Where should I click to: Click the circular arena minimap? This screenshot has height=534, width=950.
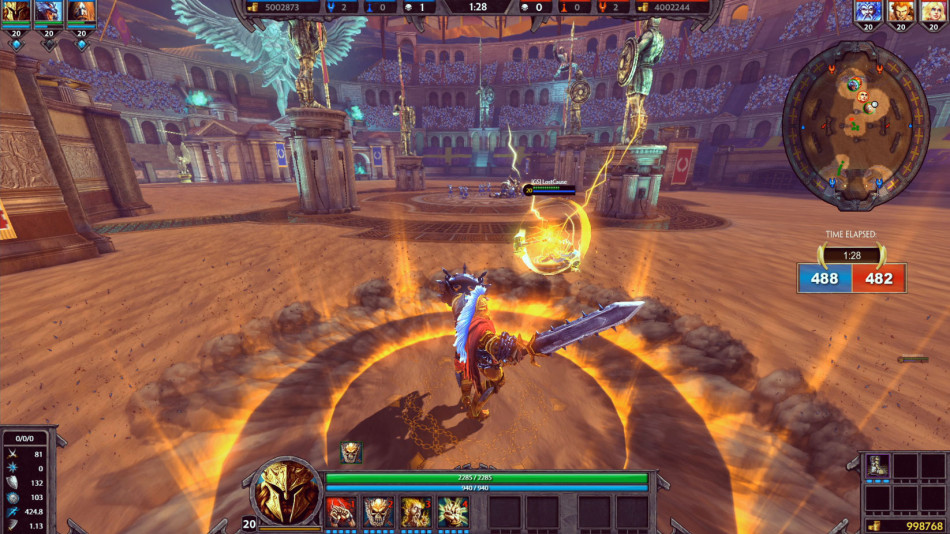coord(856,124)
